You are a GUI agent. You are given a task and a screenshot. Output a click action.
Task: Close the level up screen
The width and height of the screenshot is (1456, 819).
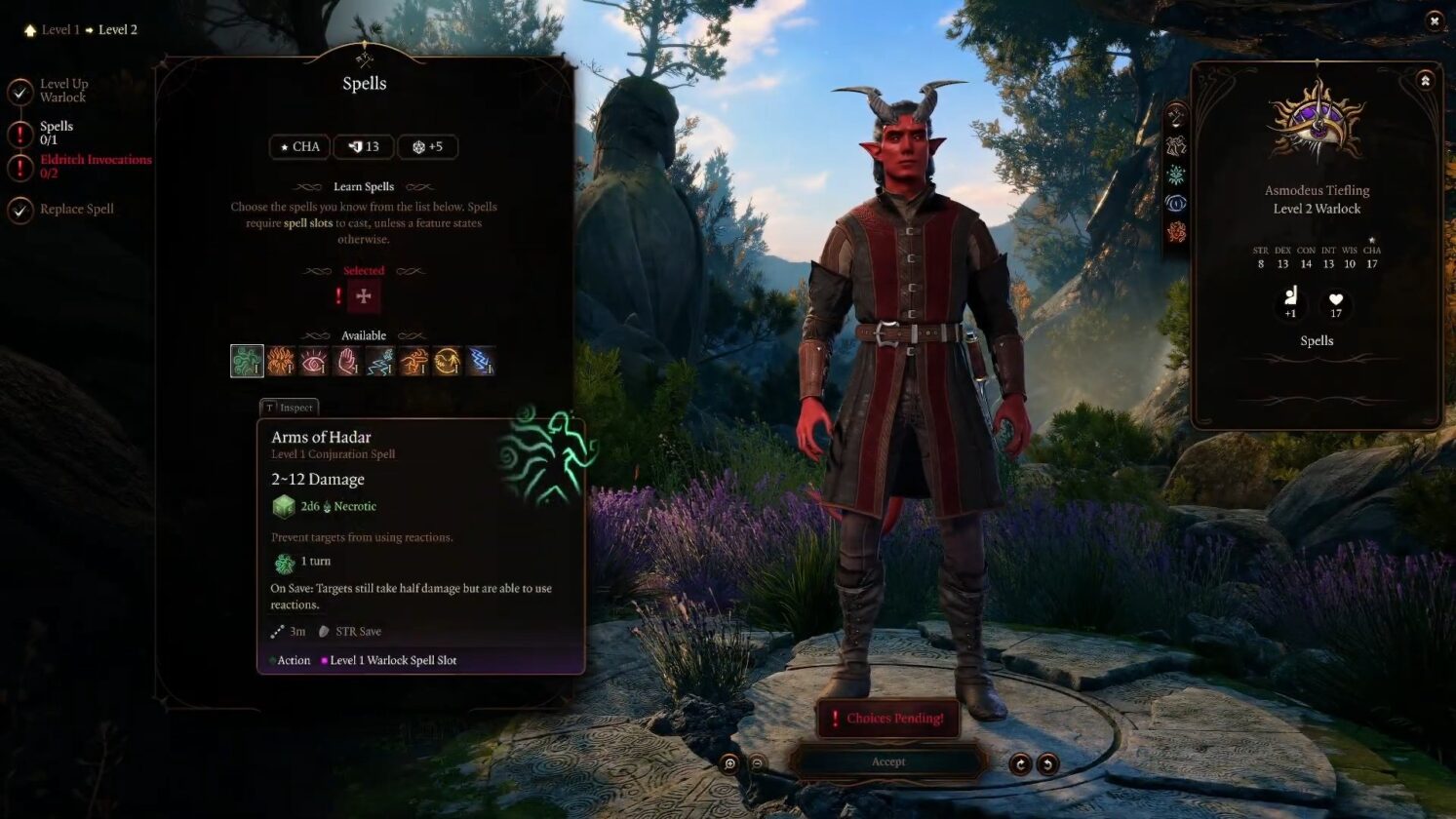pos(1434,20)
